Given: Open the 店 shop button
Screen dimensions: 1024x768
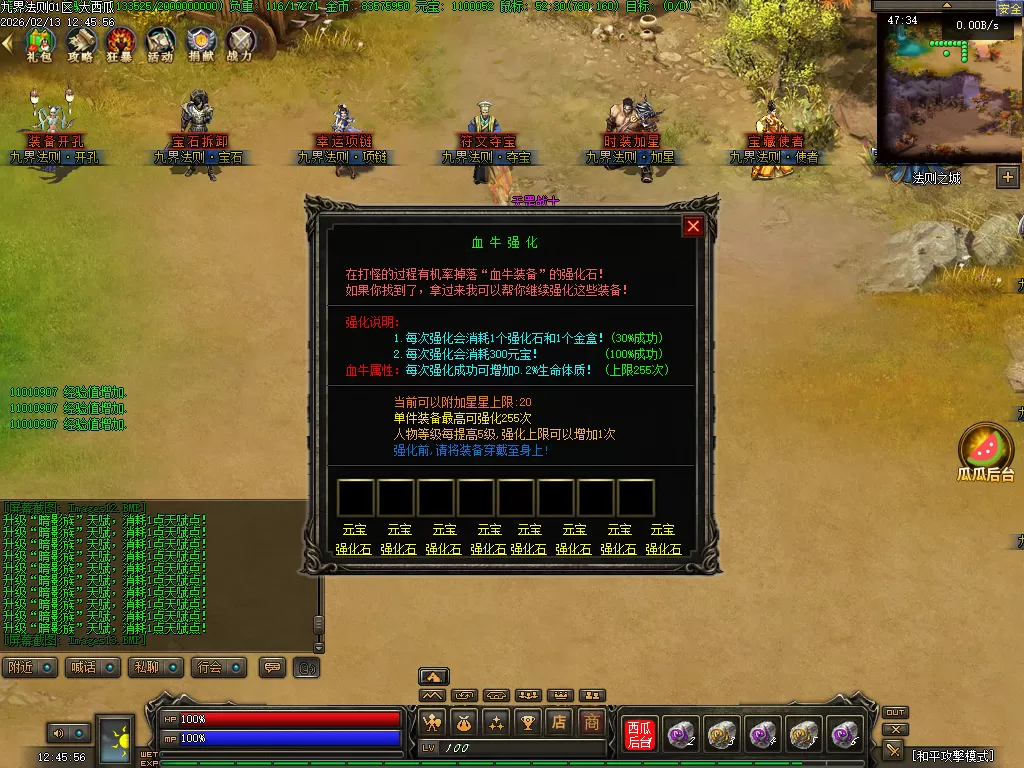Looking at the screenshot, I should pos(560,721).
